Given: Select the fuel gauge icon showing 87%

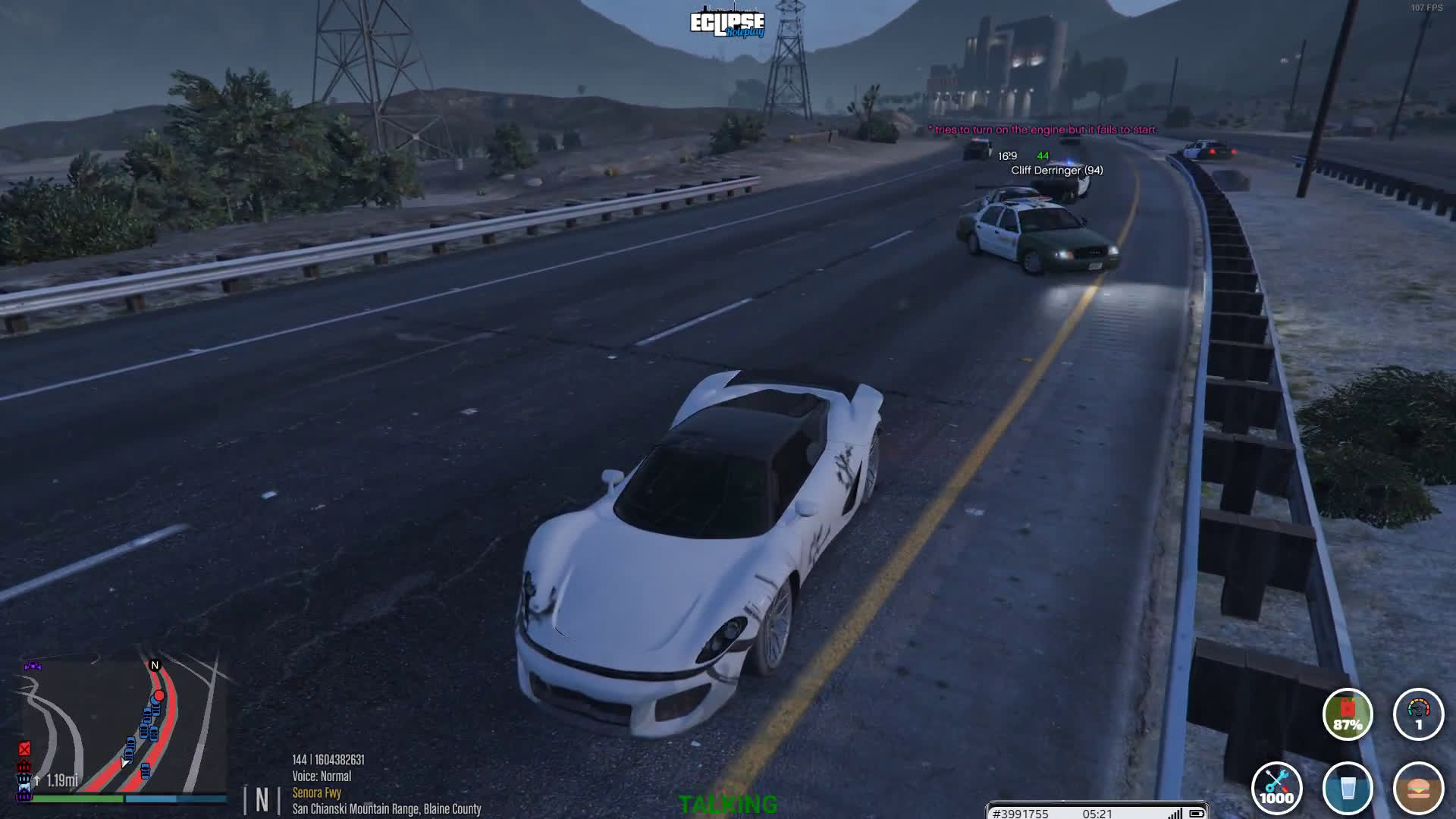Looking at the screenshot, I should pyautogui.click(x=1348, y=714).
